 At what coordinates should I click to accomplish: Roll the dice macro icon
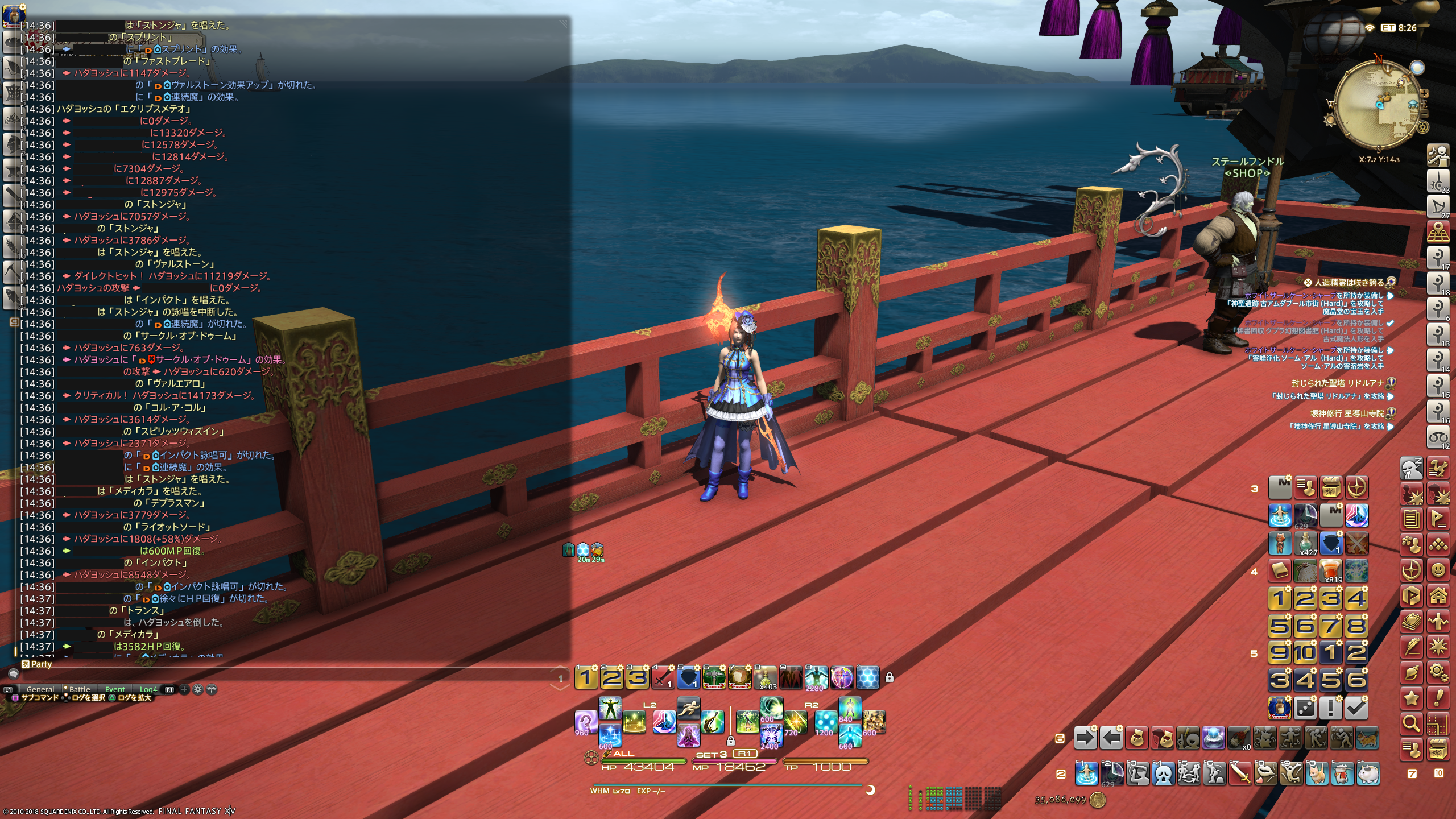(x=1305, y=708)
